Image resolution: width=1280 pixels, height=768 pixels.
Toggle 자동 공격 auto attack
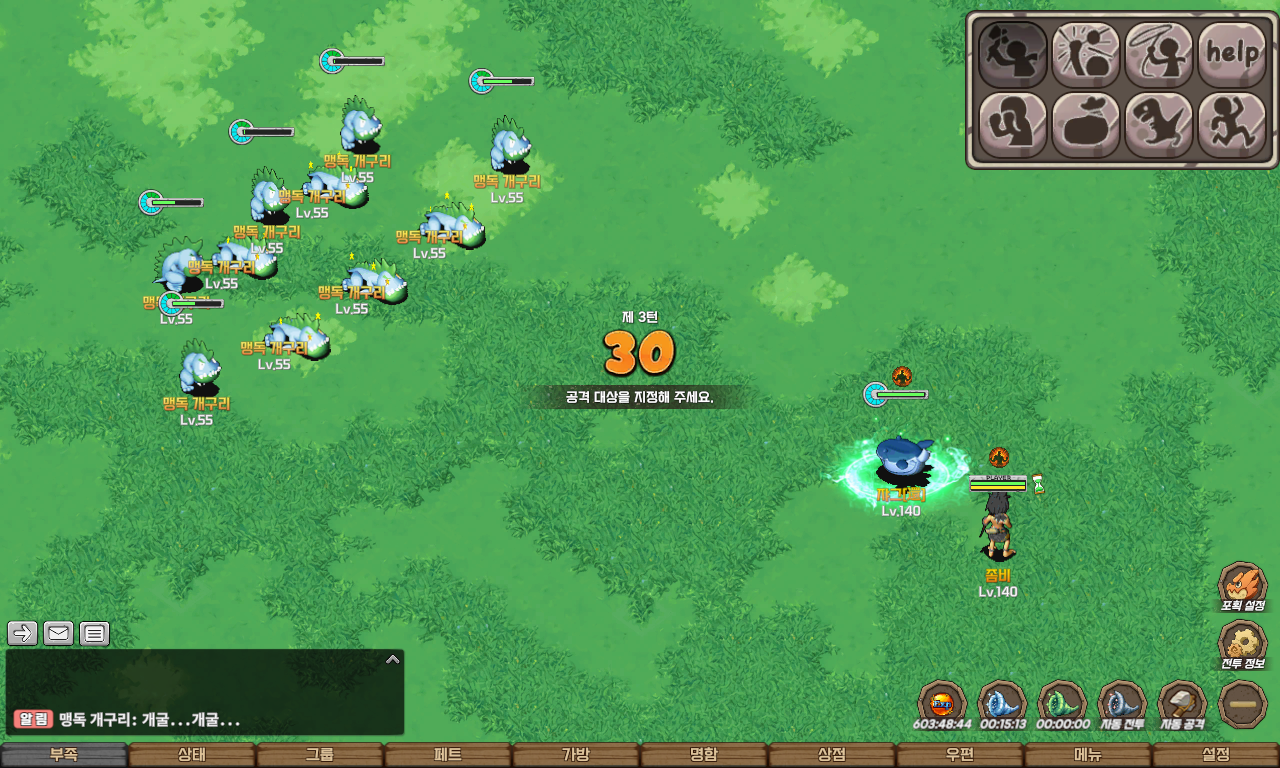(1182, 703)
